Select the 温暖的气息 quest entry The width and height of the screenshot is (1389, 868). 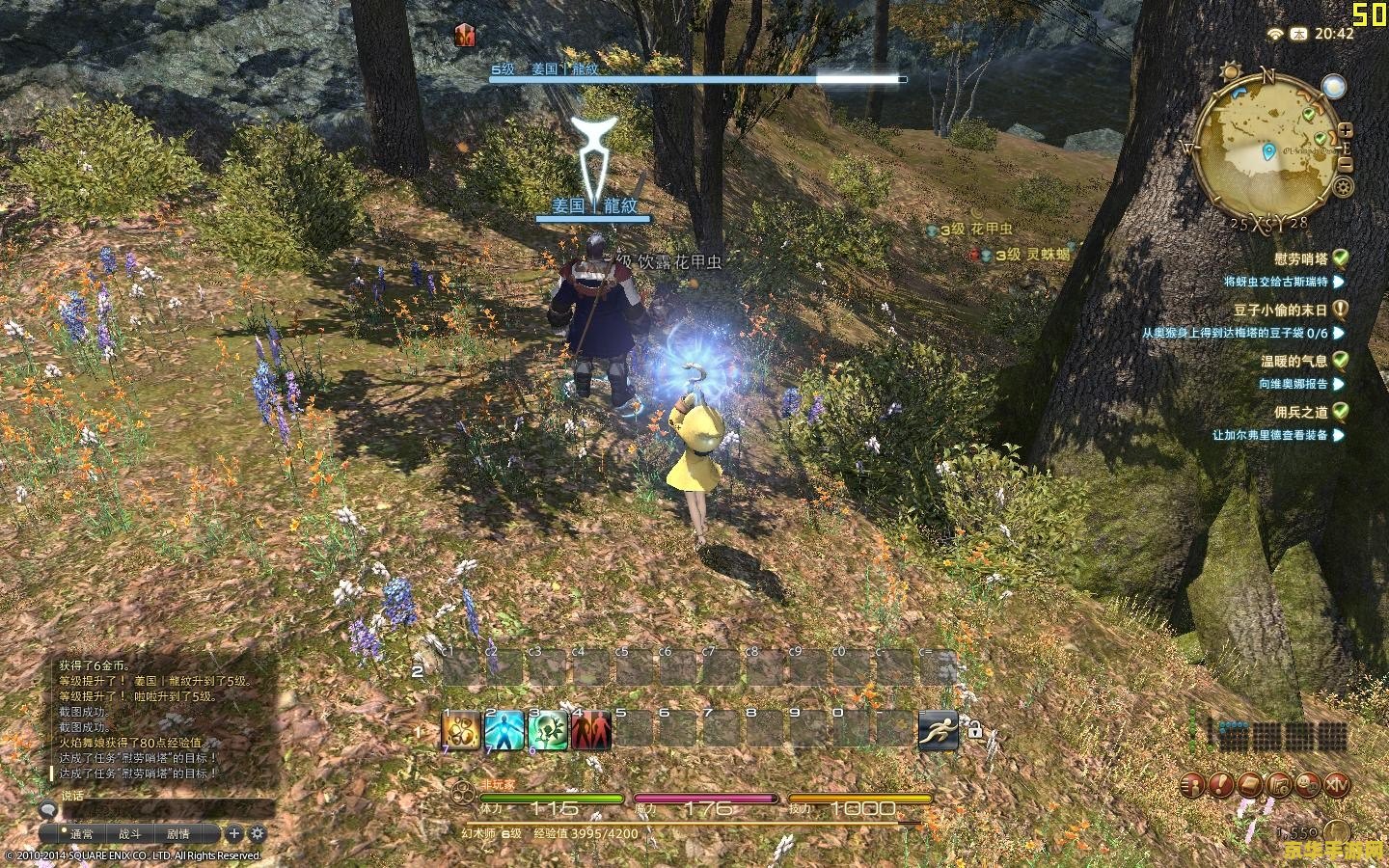tap(1294, 361)
